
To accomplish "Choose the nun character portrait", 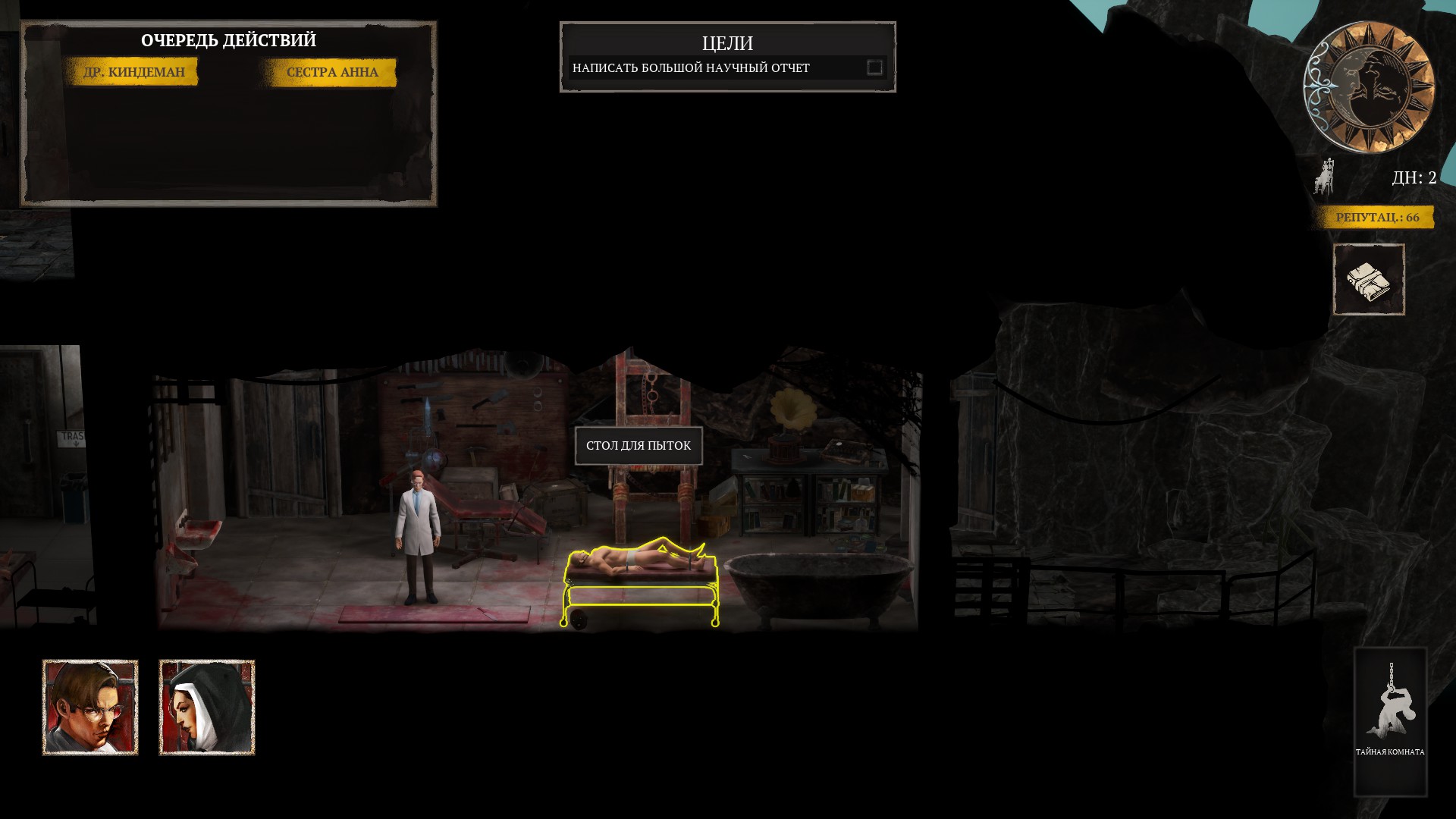I will [x=207, y=708].
